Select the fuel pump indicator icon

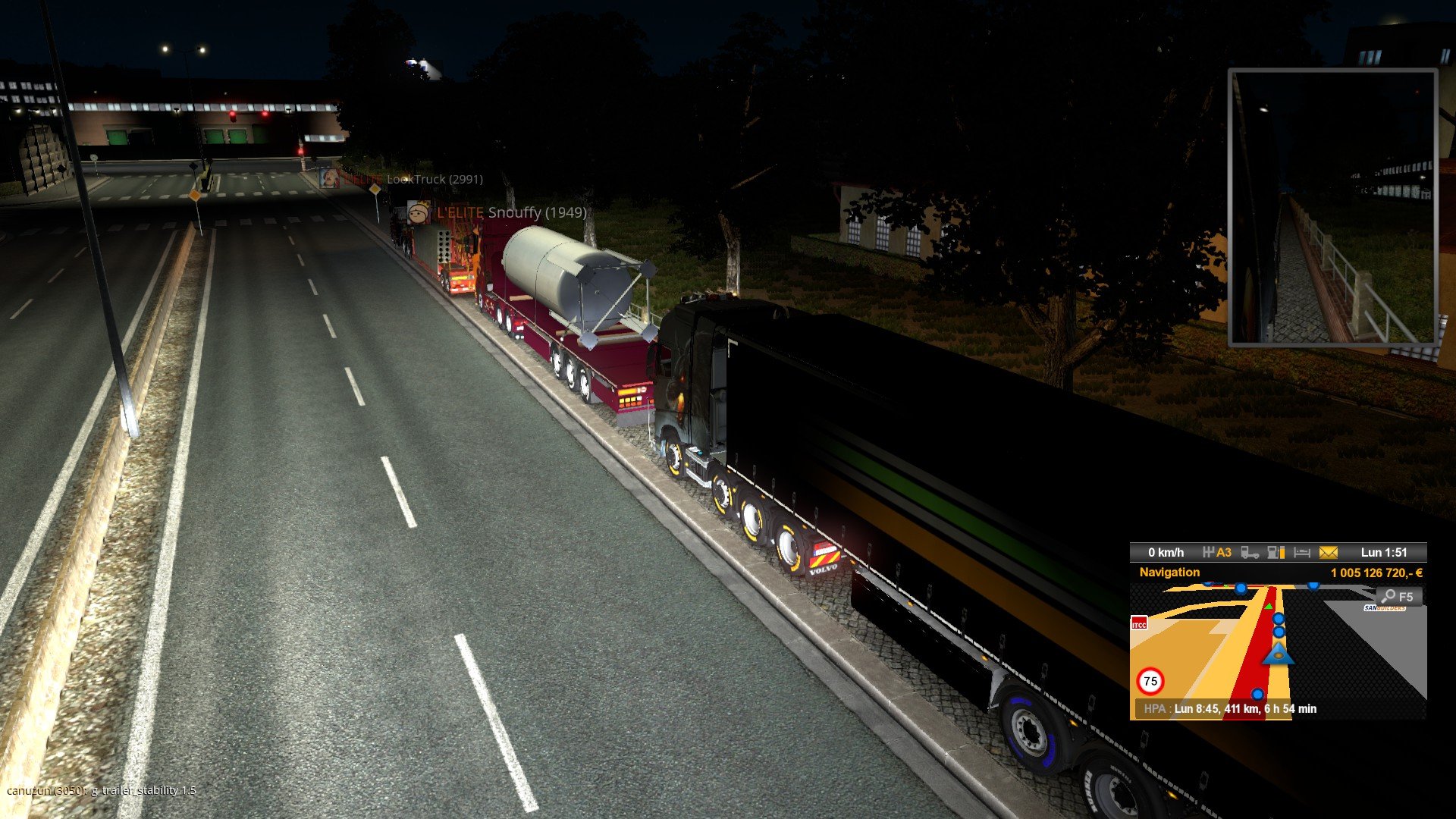(1276, 553)
